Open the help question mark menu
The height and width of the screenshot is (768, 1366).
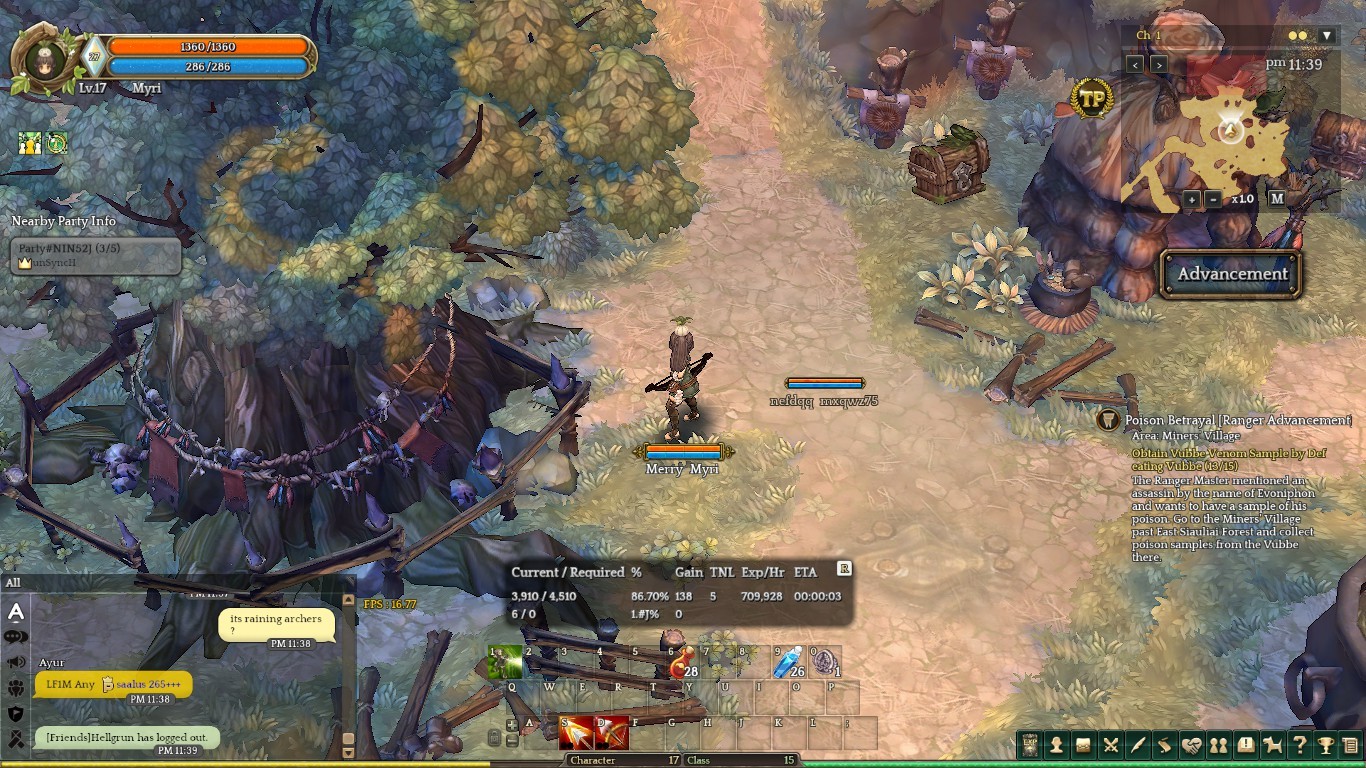[x=1299, y=745]
